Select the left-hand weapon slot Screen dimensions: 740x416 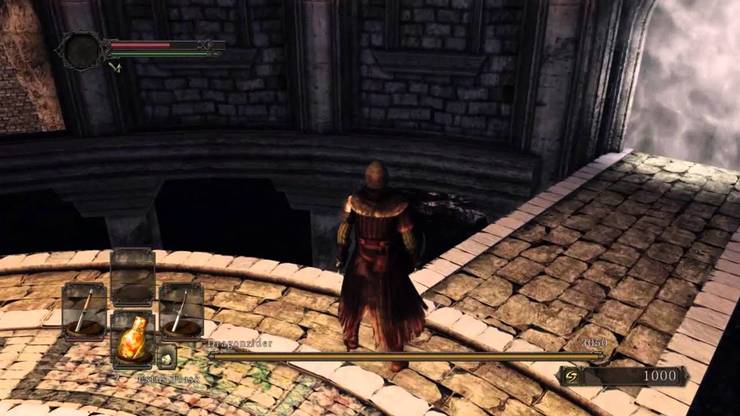click(x=84, y=311)
